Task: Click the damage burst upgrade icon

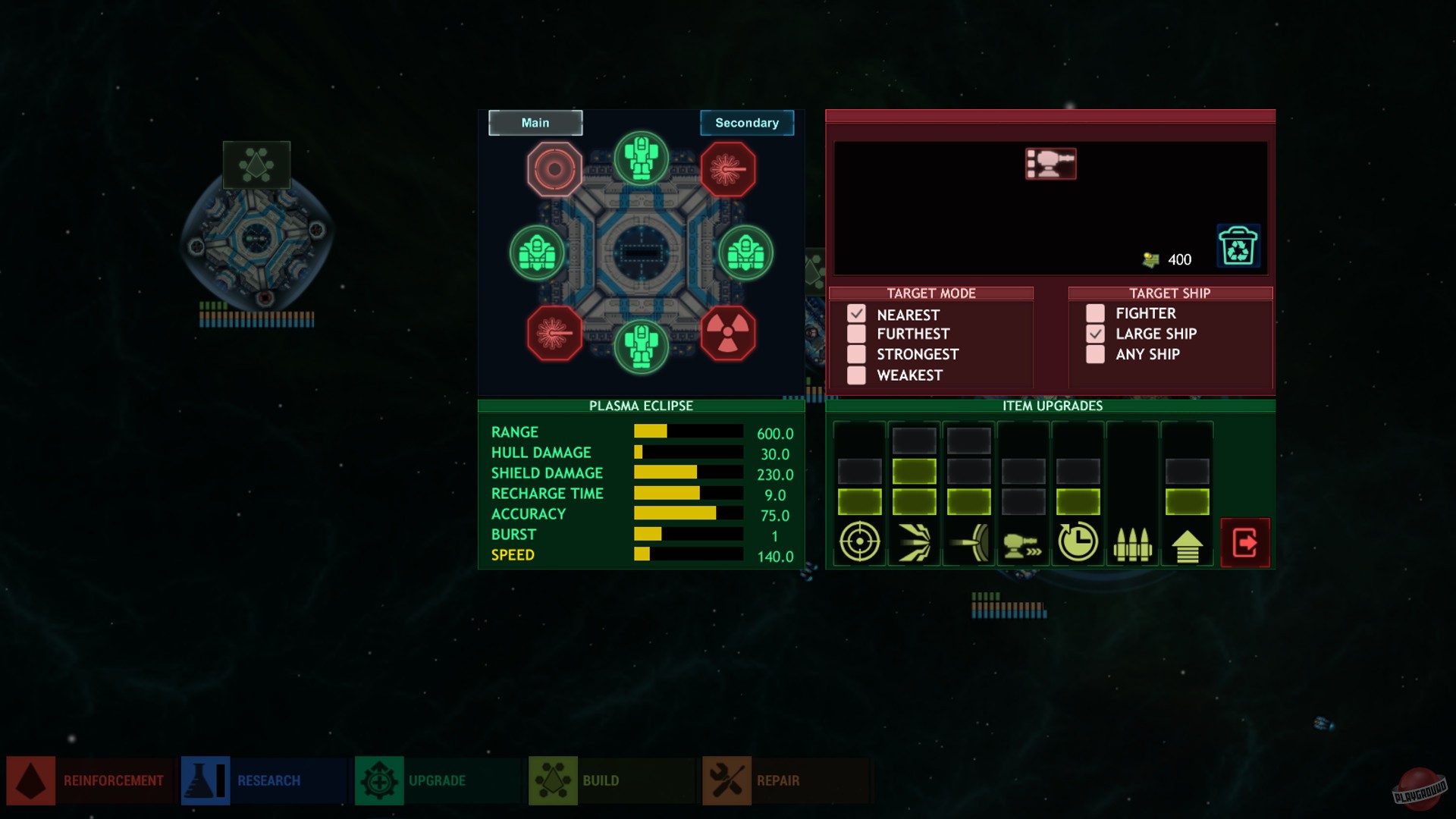Action: pos(914,542)
